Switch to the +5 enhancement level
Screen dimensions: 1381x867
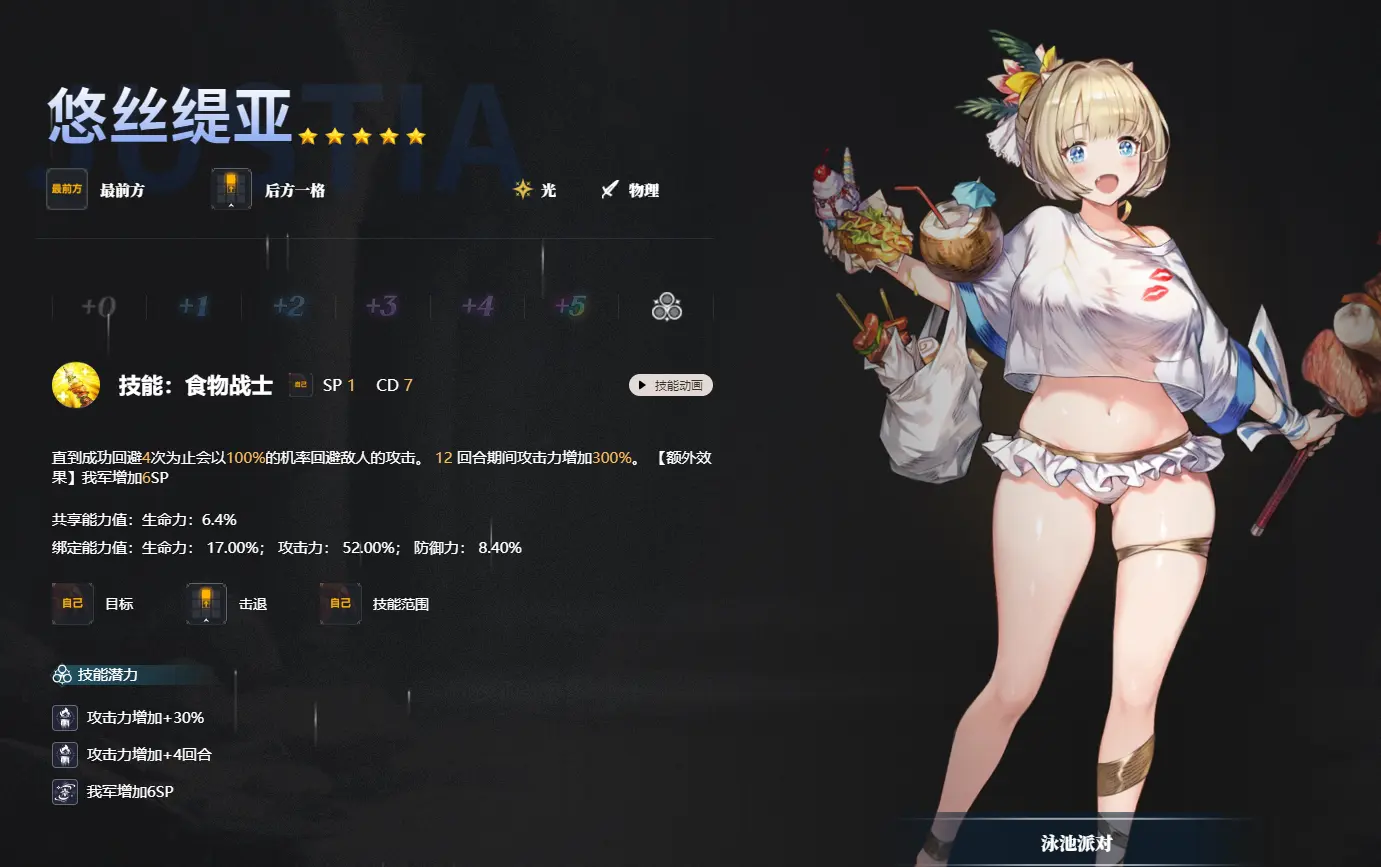coord(571,306)
